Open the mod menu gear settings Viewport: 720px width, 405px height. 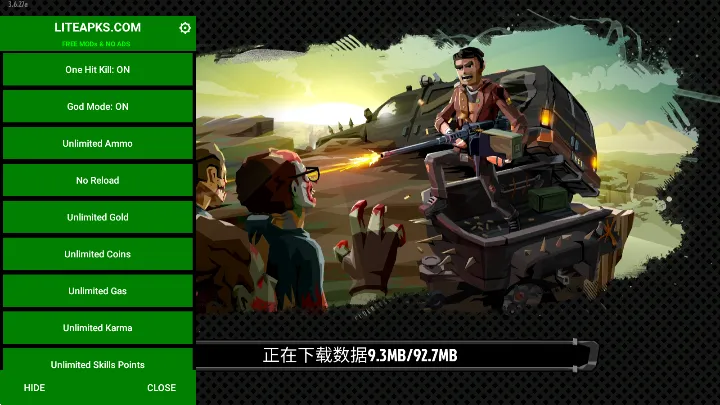[185, 28]
